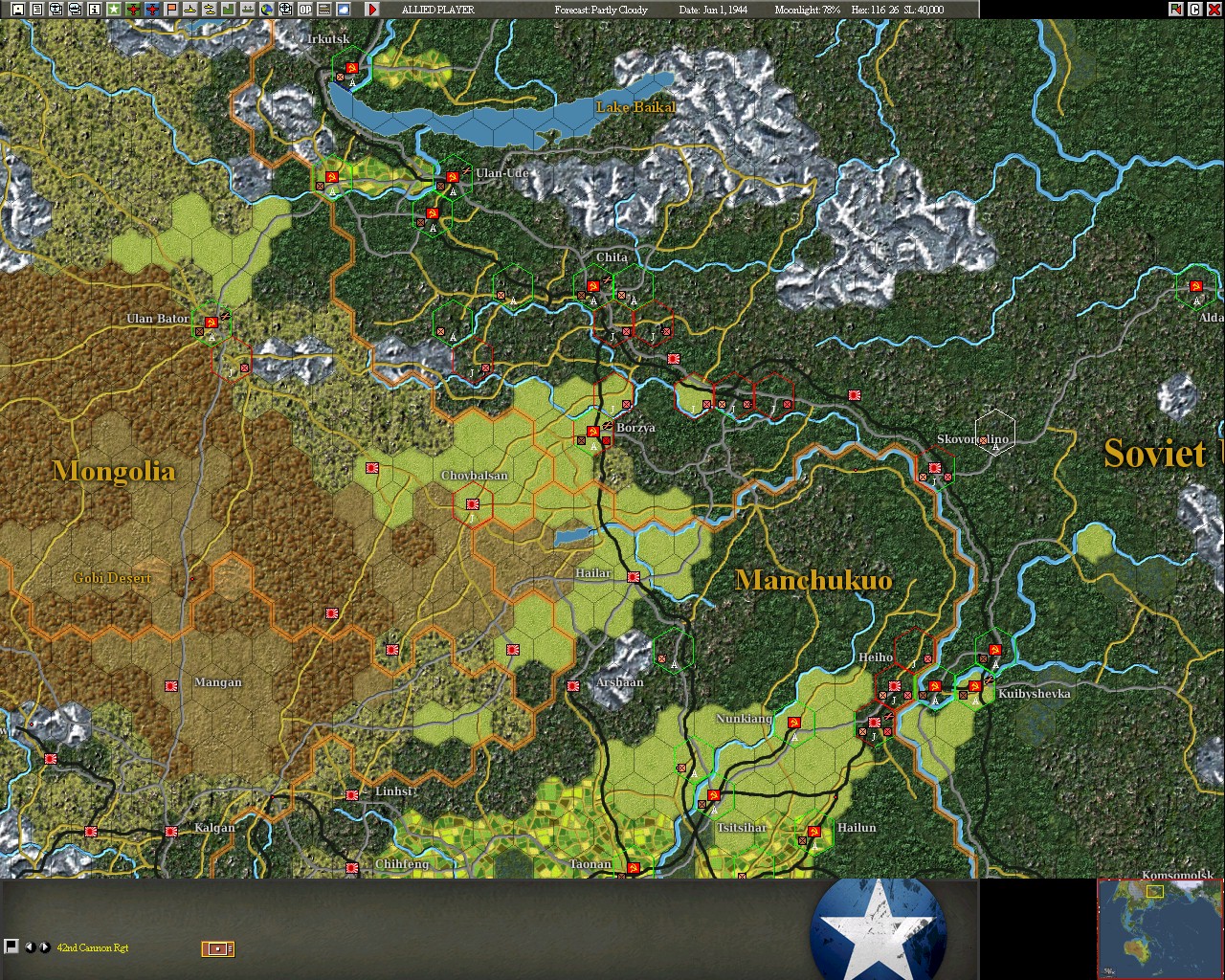Viewport: 1225px width, 980px height.
Task: Toggle the weather display cloud icon
Action: (342, 9)
